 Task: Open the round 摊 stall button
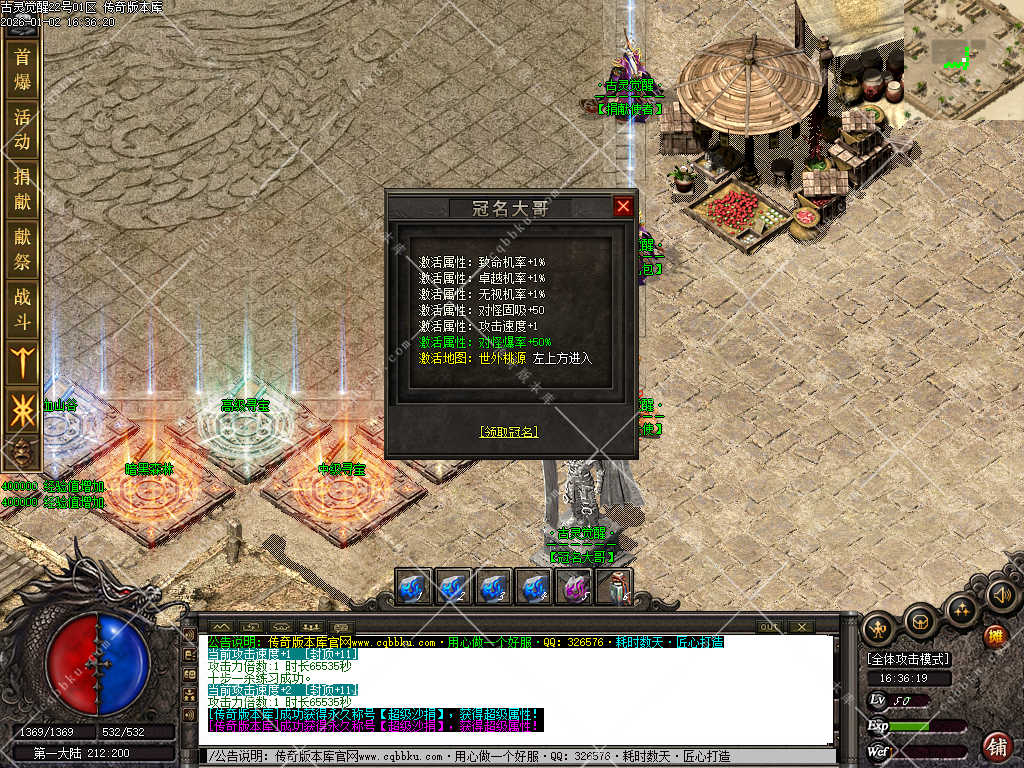coord(994,636)
